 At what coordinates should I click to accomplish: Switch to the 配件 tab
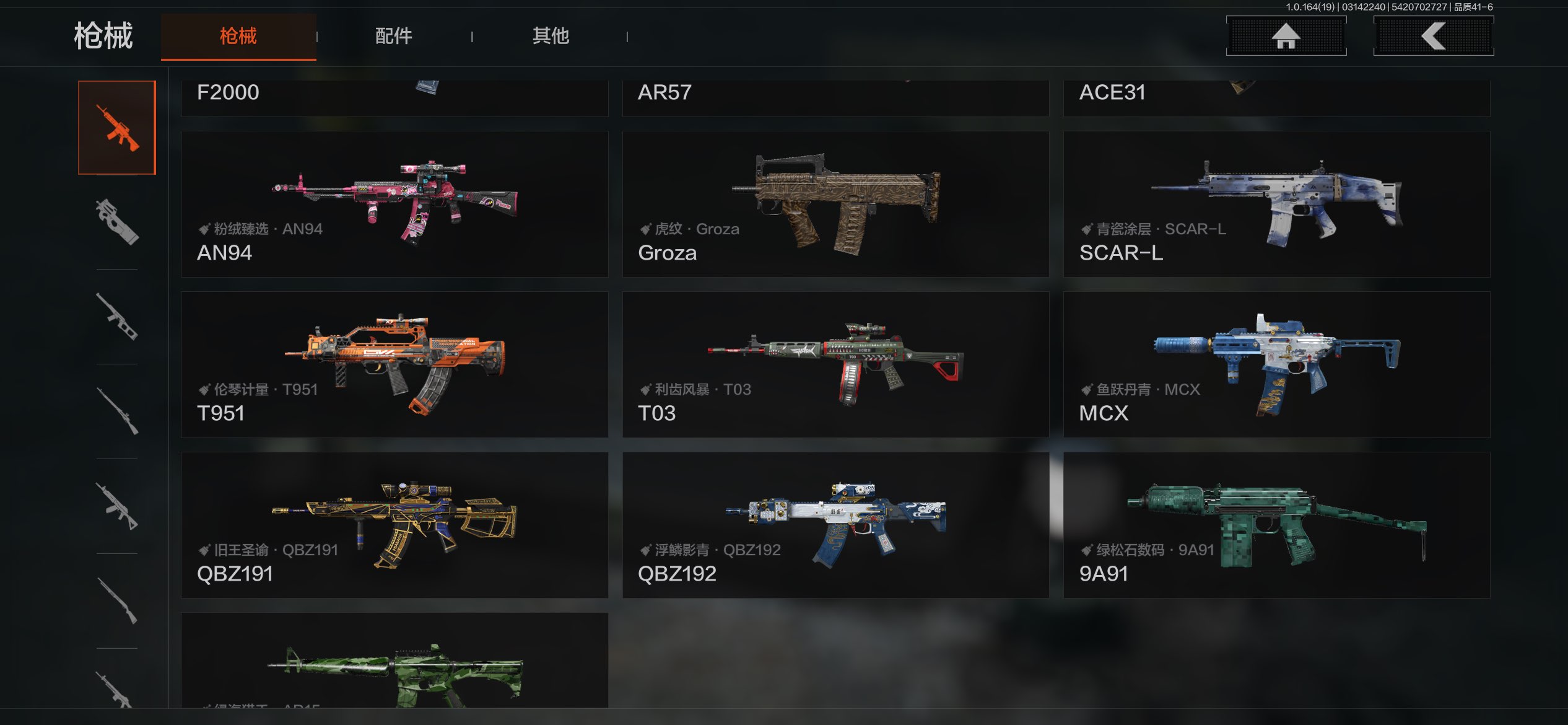point(393,36)
